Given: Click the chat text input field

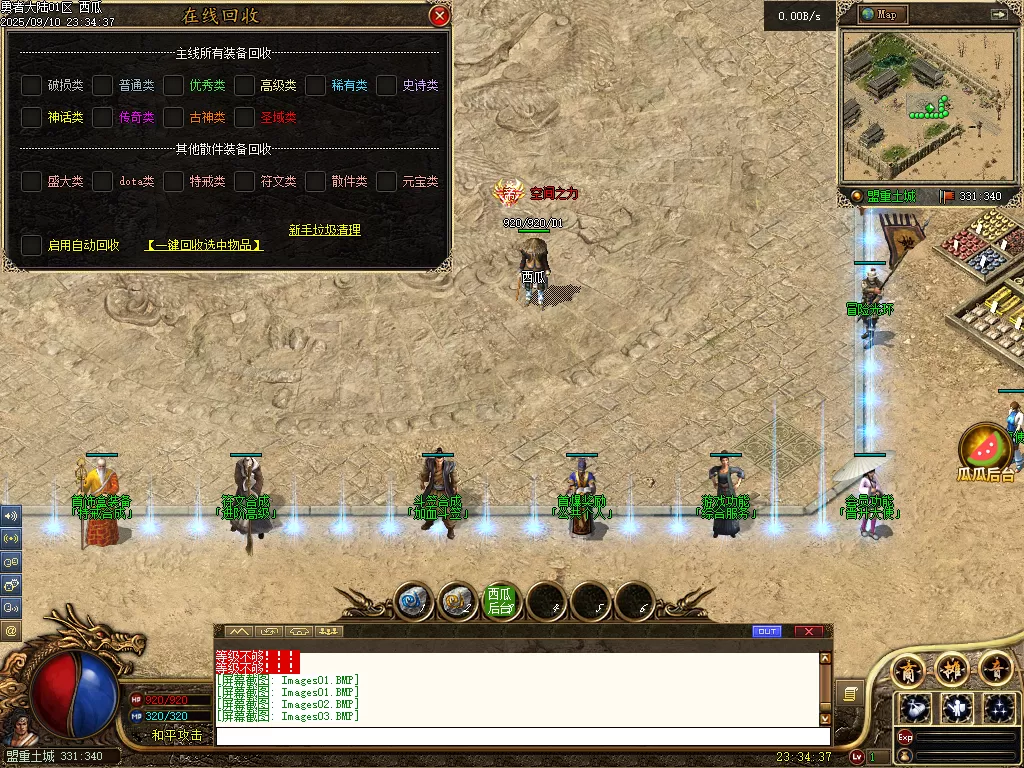Looking at the screenshot, I should (520, 736).
